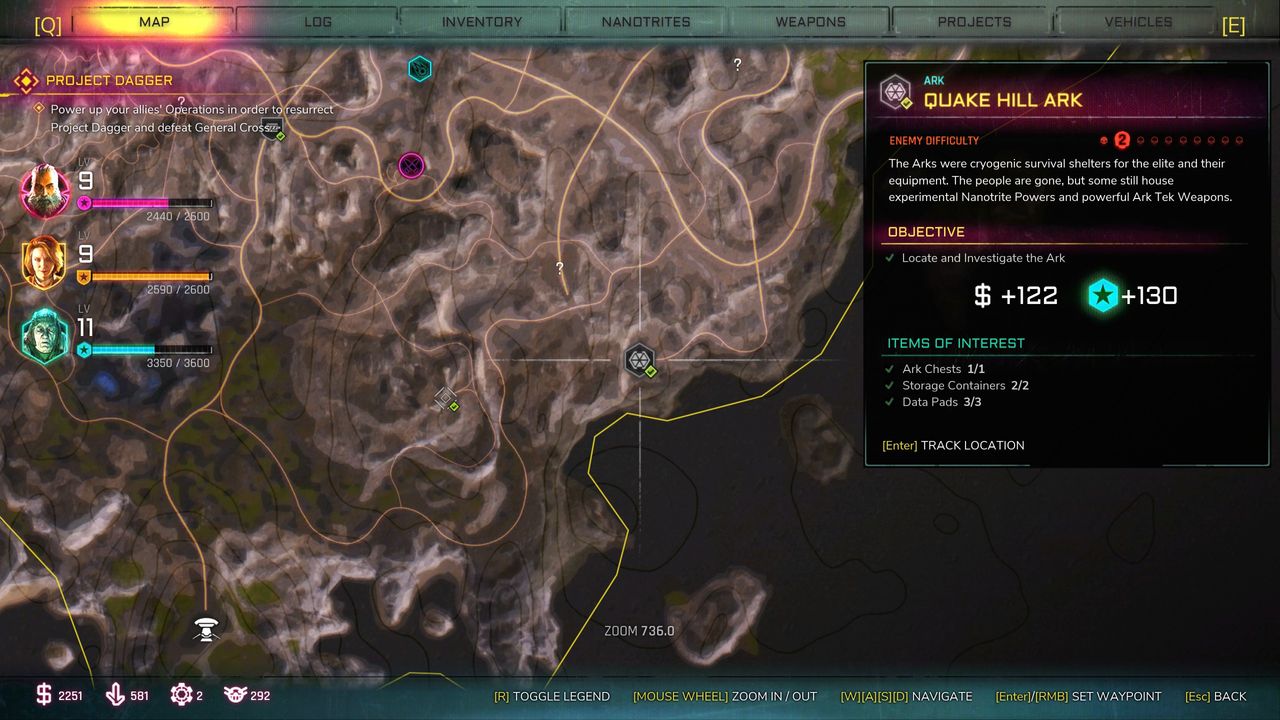
Task: Switch to the Log tab
Action: point(317,21)
